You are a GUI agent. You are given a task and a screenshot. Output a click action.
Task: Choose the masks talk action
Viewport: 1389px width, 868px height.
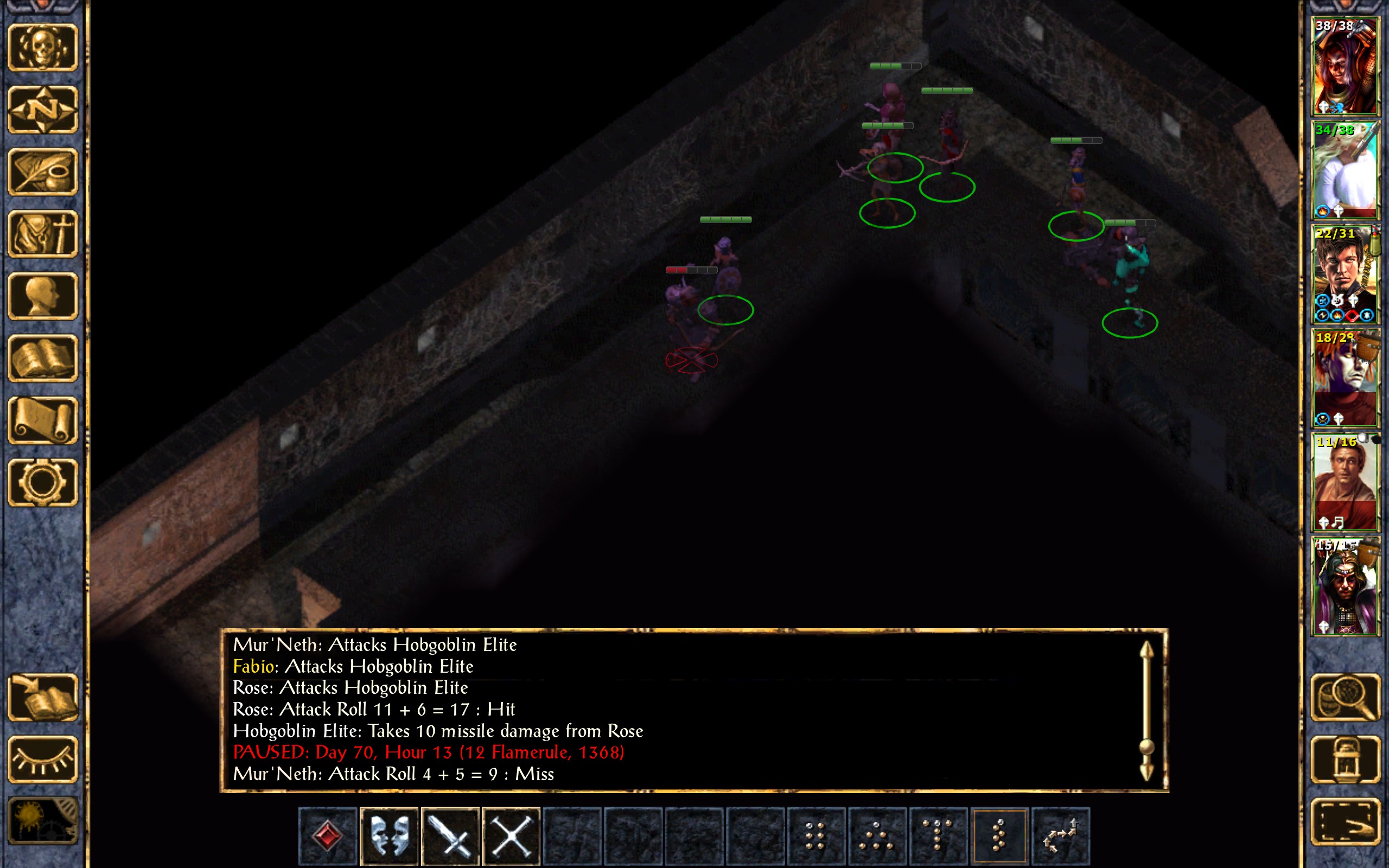point(389,835)
